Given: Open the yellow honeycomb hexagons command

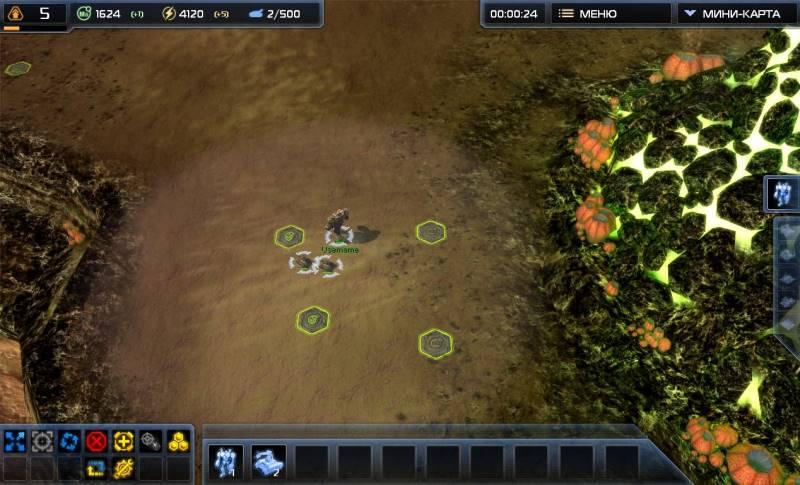Looking at the screenshot, I should pyautogui.click(x=178, y=441).
